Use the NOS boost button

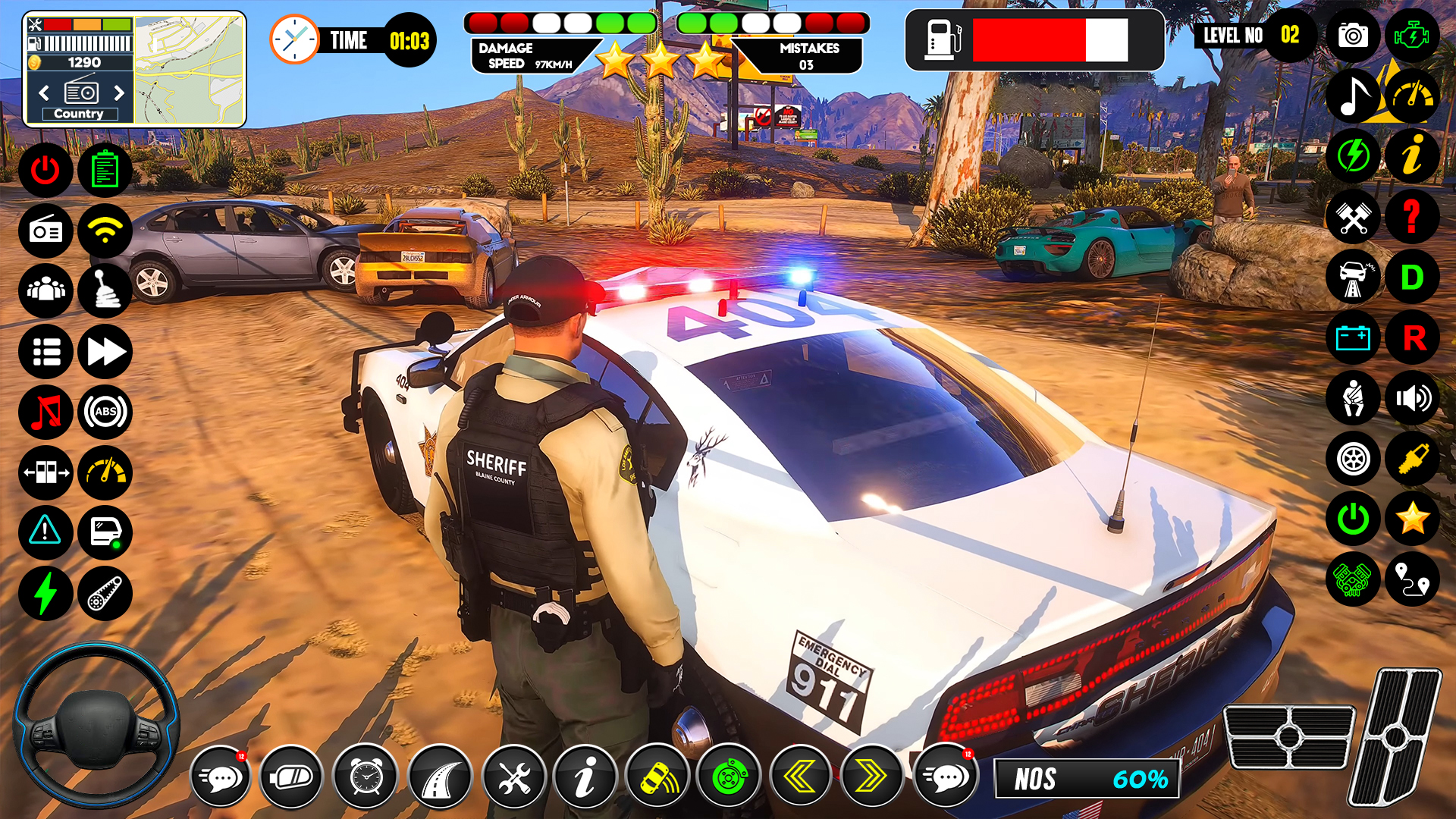click(x=1086, y=779)
